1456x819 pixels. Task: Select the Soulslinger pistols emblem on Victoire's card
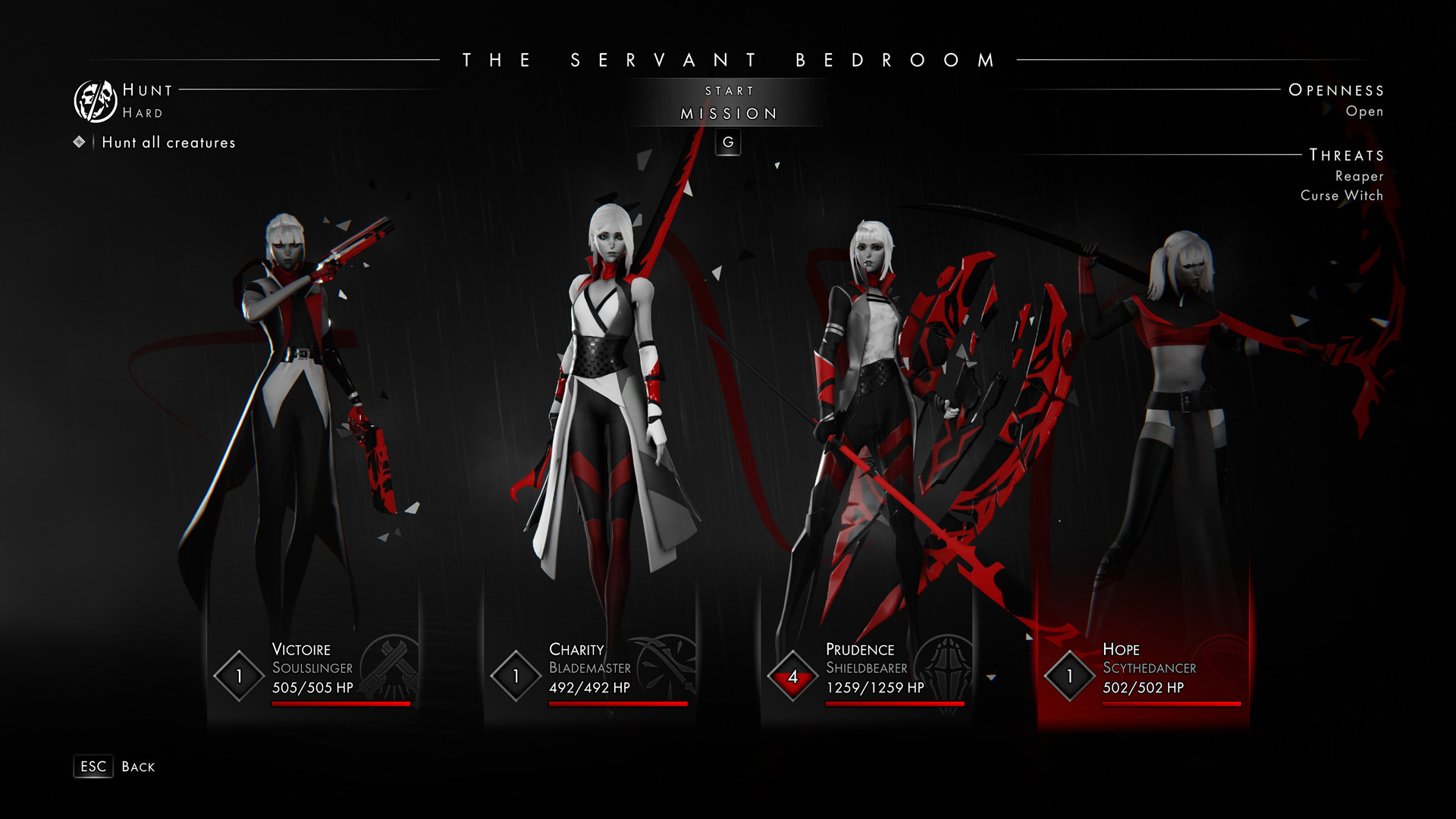[x=391, y=672]
